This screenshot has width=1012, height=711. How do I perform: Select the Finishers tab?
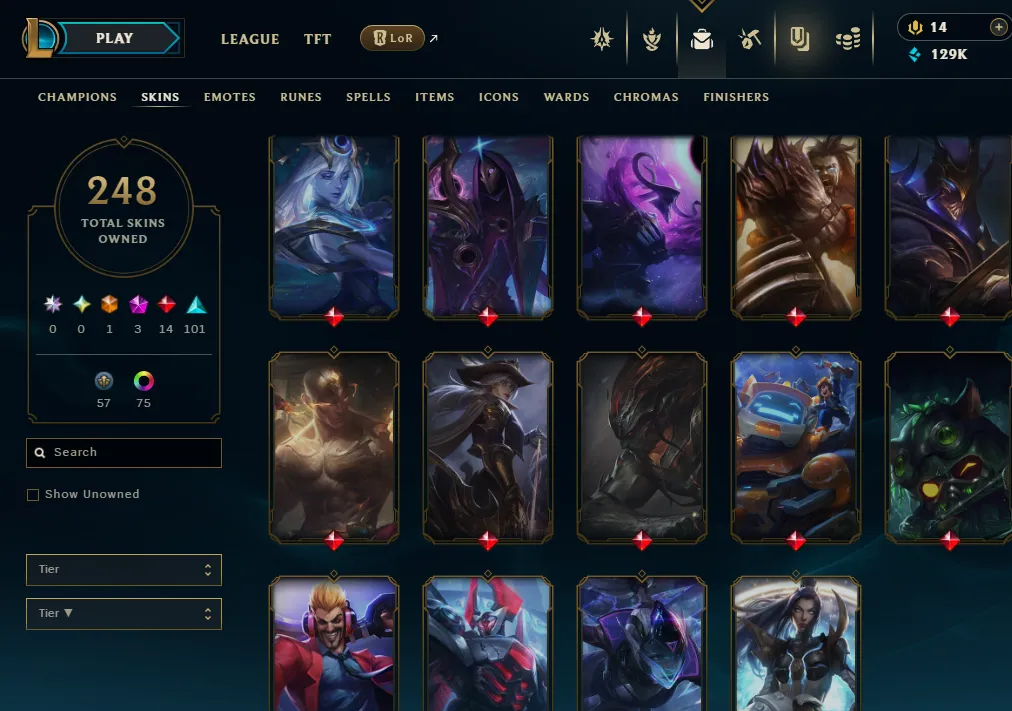(736, 97)
